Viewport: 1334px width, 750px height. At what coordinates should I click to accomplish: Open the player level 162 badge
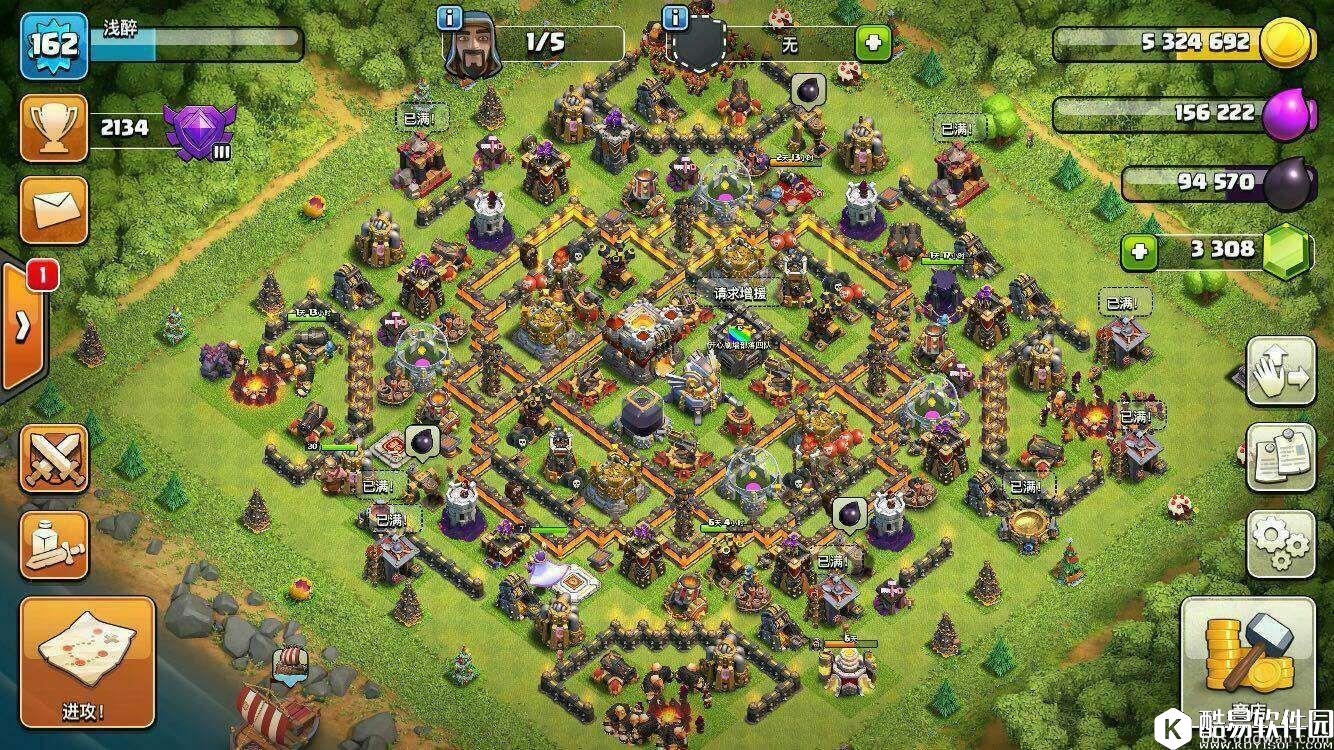[x=54, y=45]
